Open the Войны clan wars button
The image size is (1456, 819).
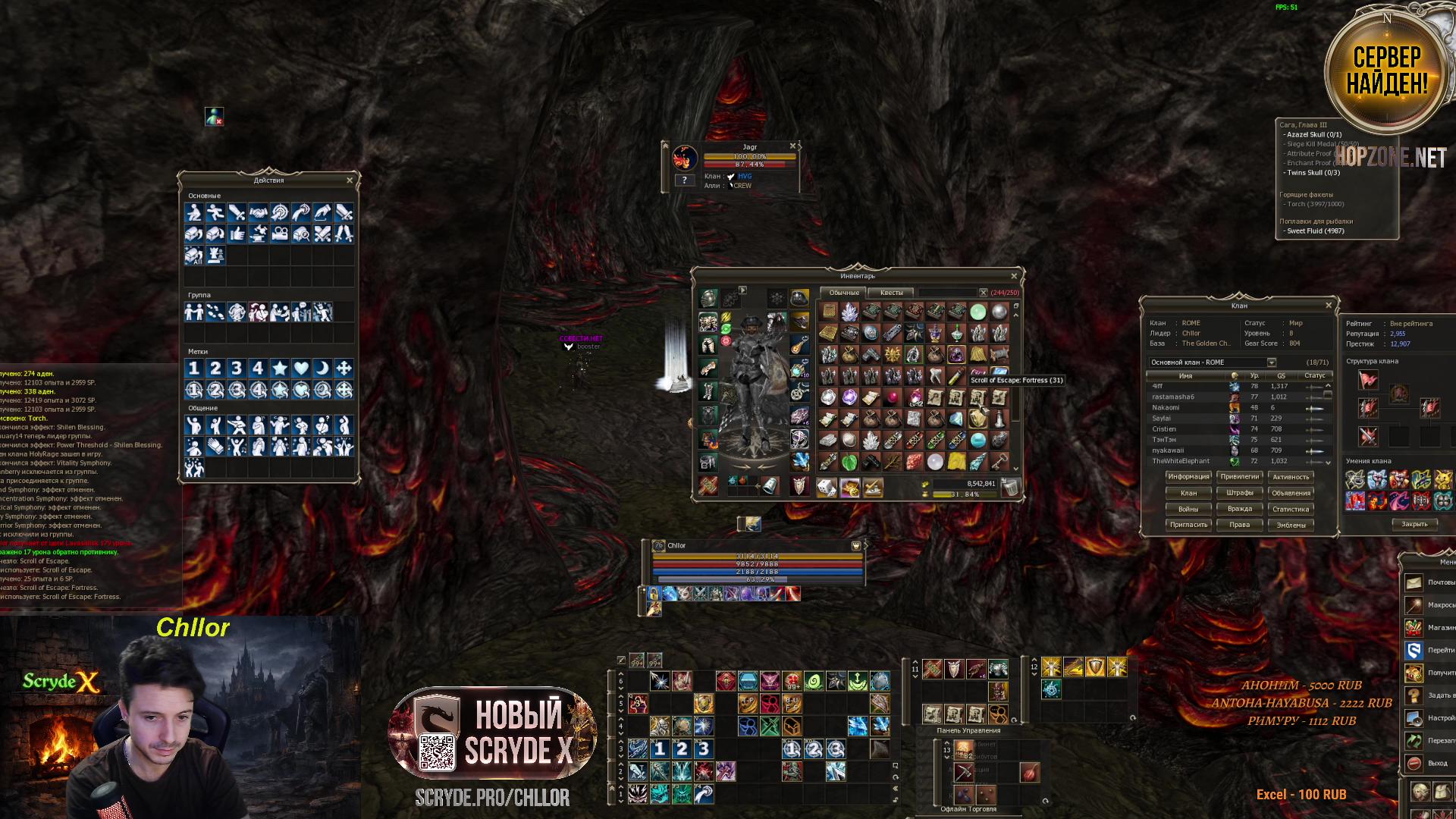click(x=1188, y=509)
